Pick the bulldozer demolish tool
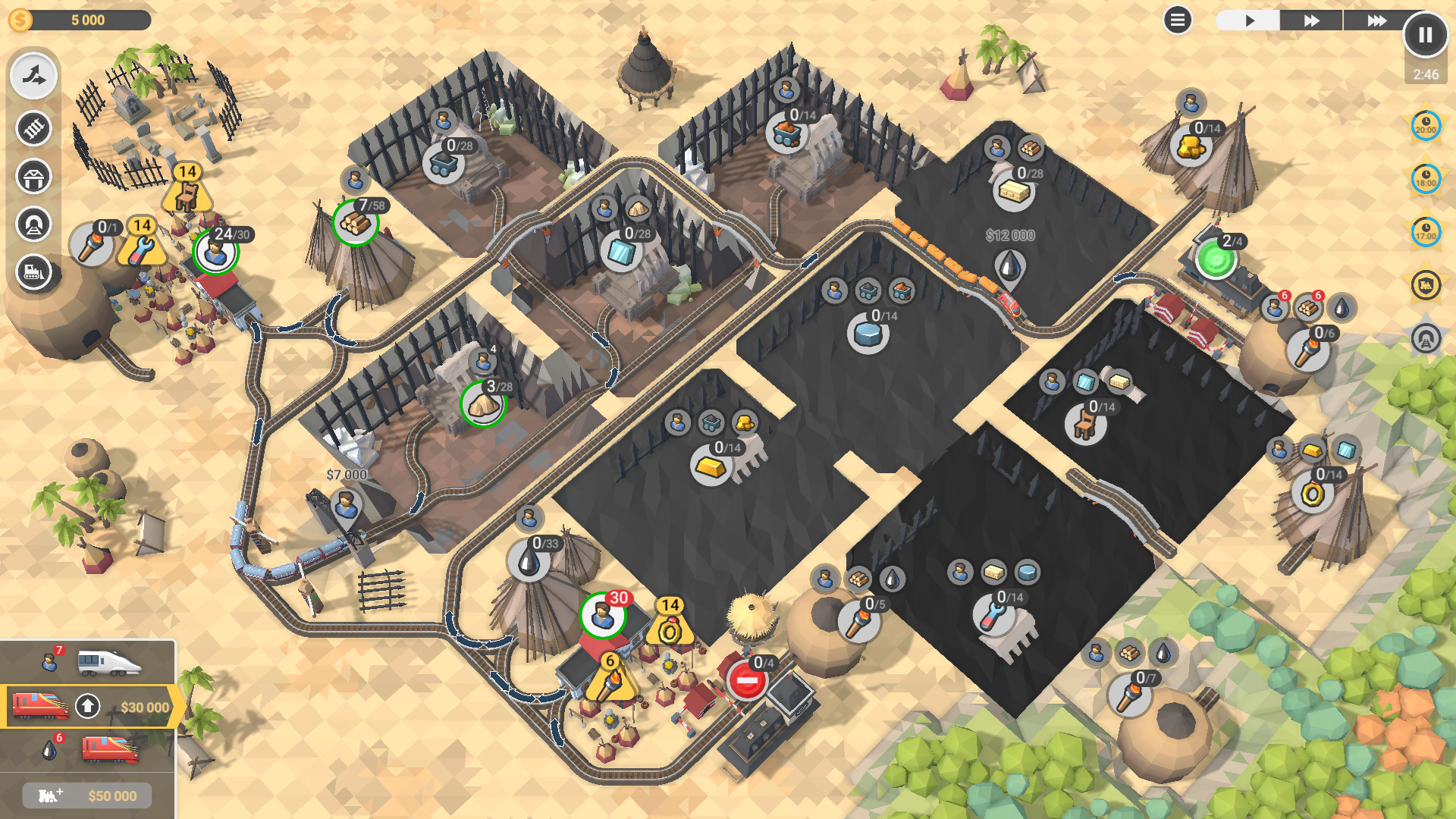 tap(33, 272)
